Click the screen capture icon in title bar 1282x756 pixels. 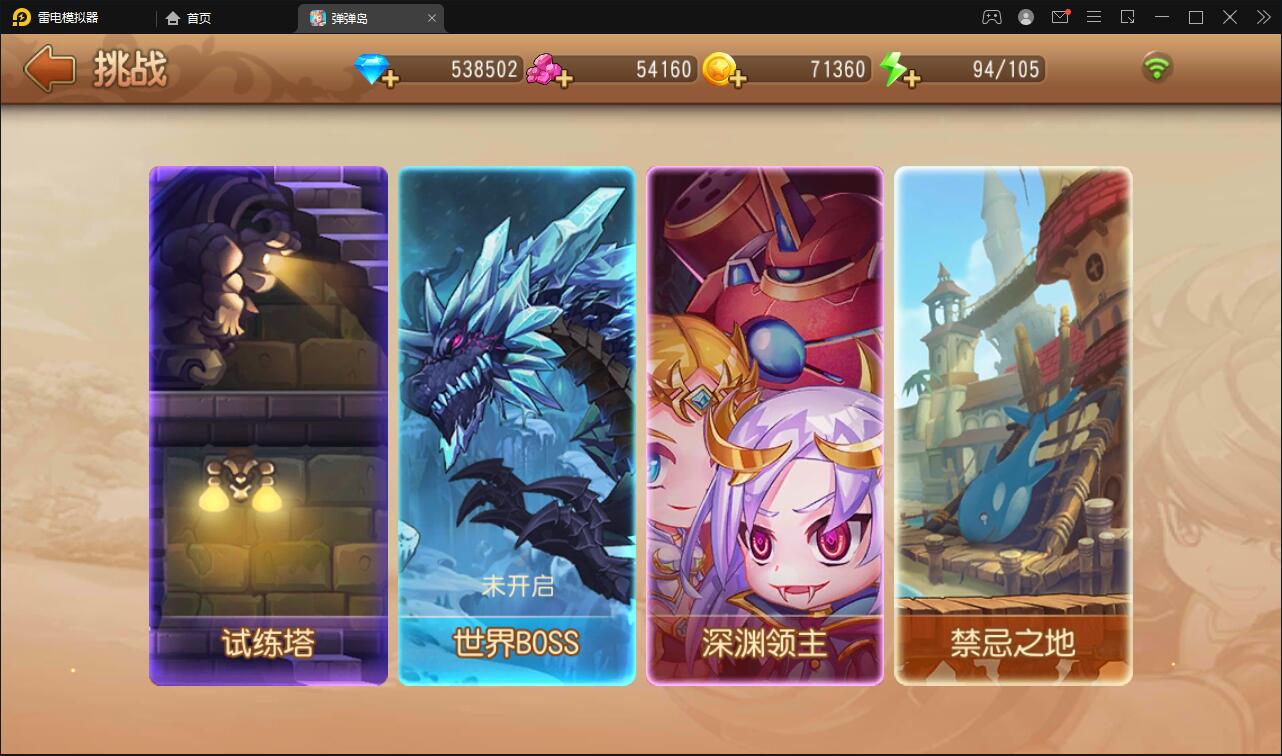click(x=1128, y=17)
